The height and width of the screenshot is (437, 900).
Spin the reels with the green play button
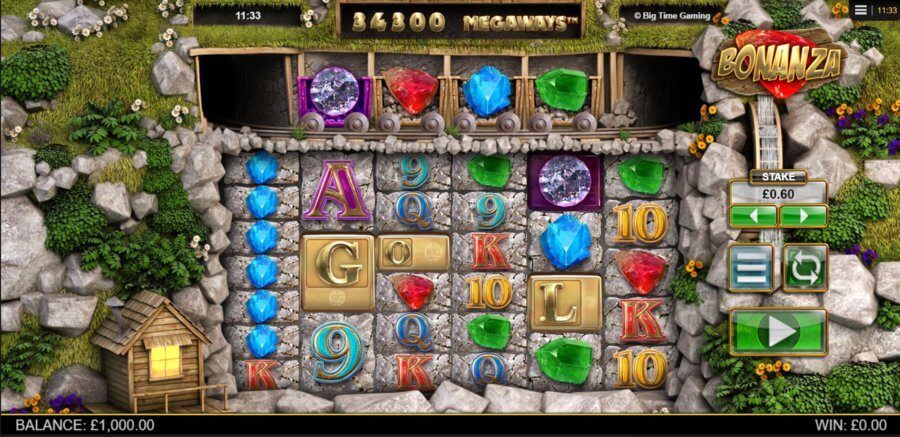[778, 331]
